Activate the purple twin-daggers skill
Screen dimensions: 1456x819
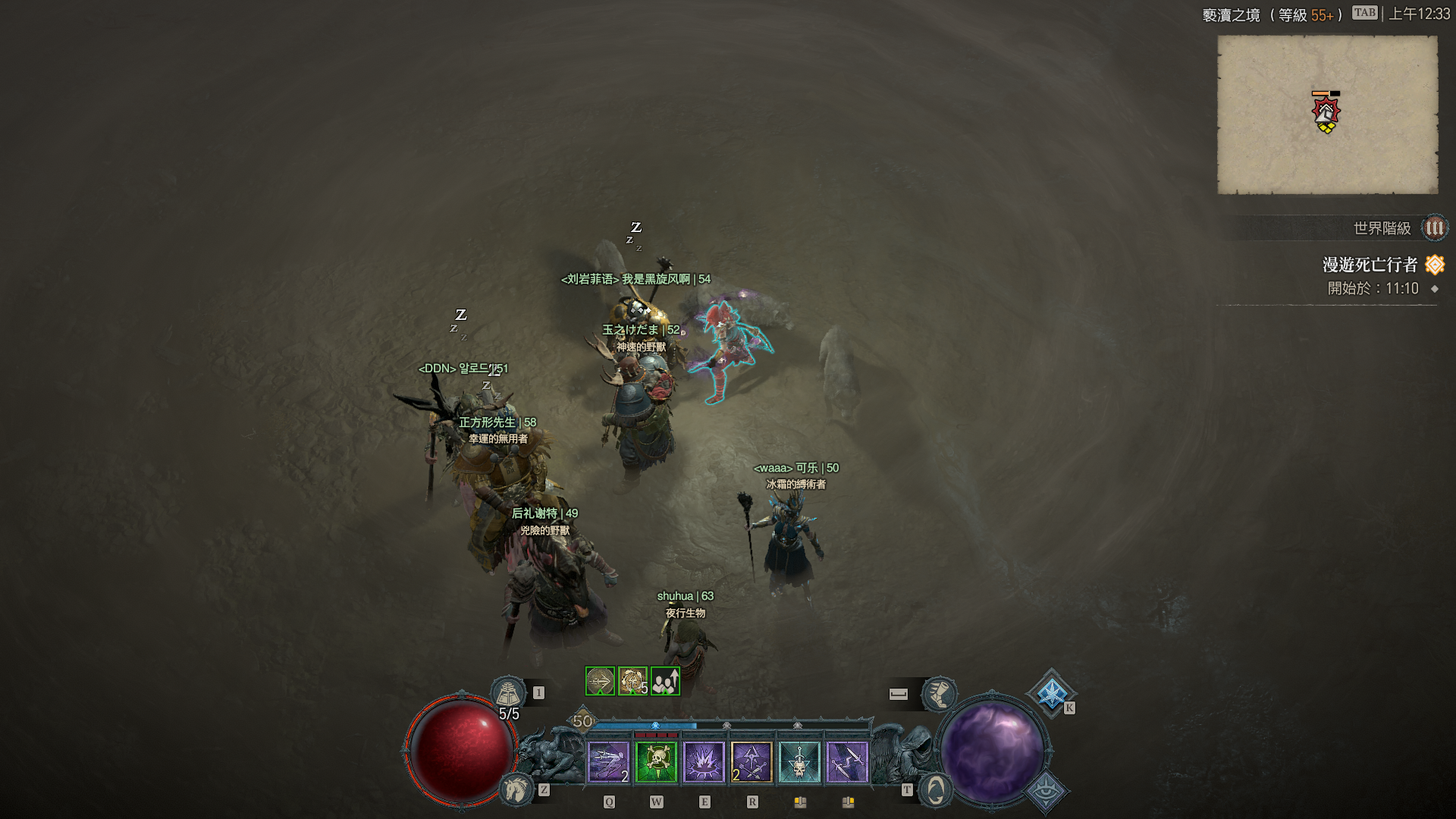click(x=847, y=761)
